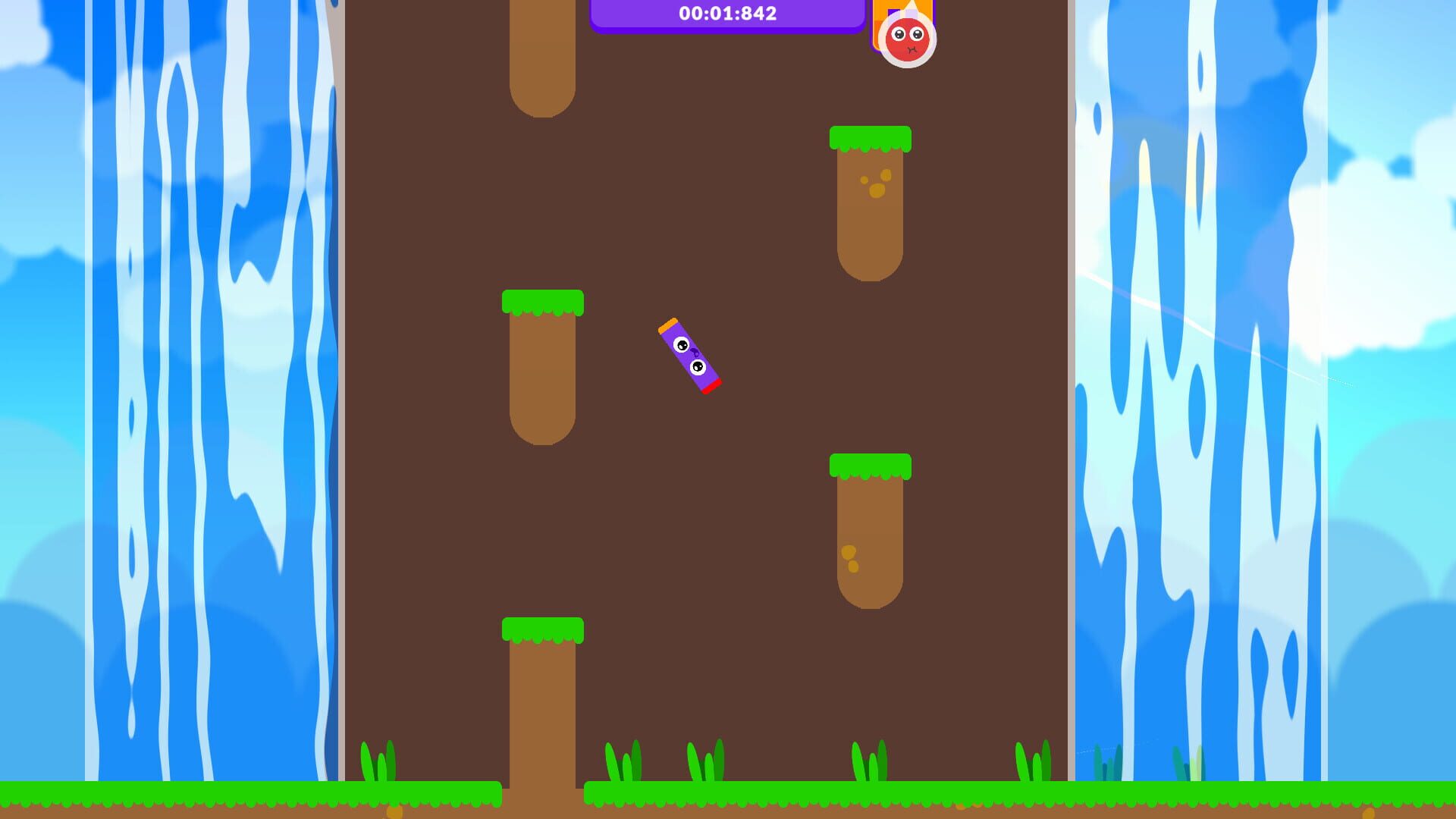Click the red tip of the stick character
Screen dimensions: 1456x819
pyautogui.click(x=711, y=387)
